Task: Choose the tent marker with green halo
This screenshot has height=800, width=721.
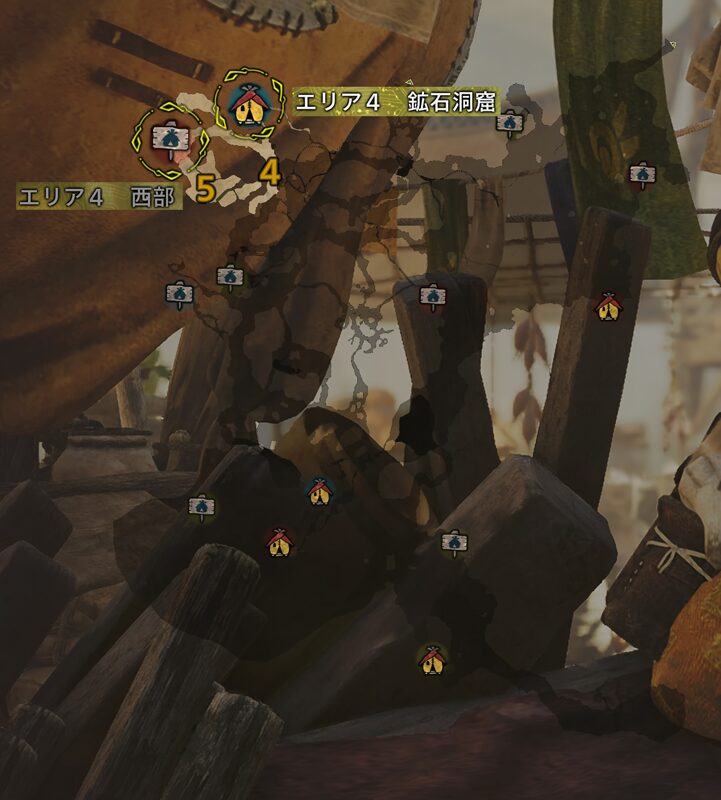Action: coord(432,659)
